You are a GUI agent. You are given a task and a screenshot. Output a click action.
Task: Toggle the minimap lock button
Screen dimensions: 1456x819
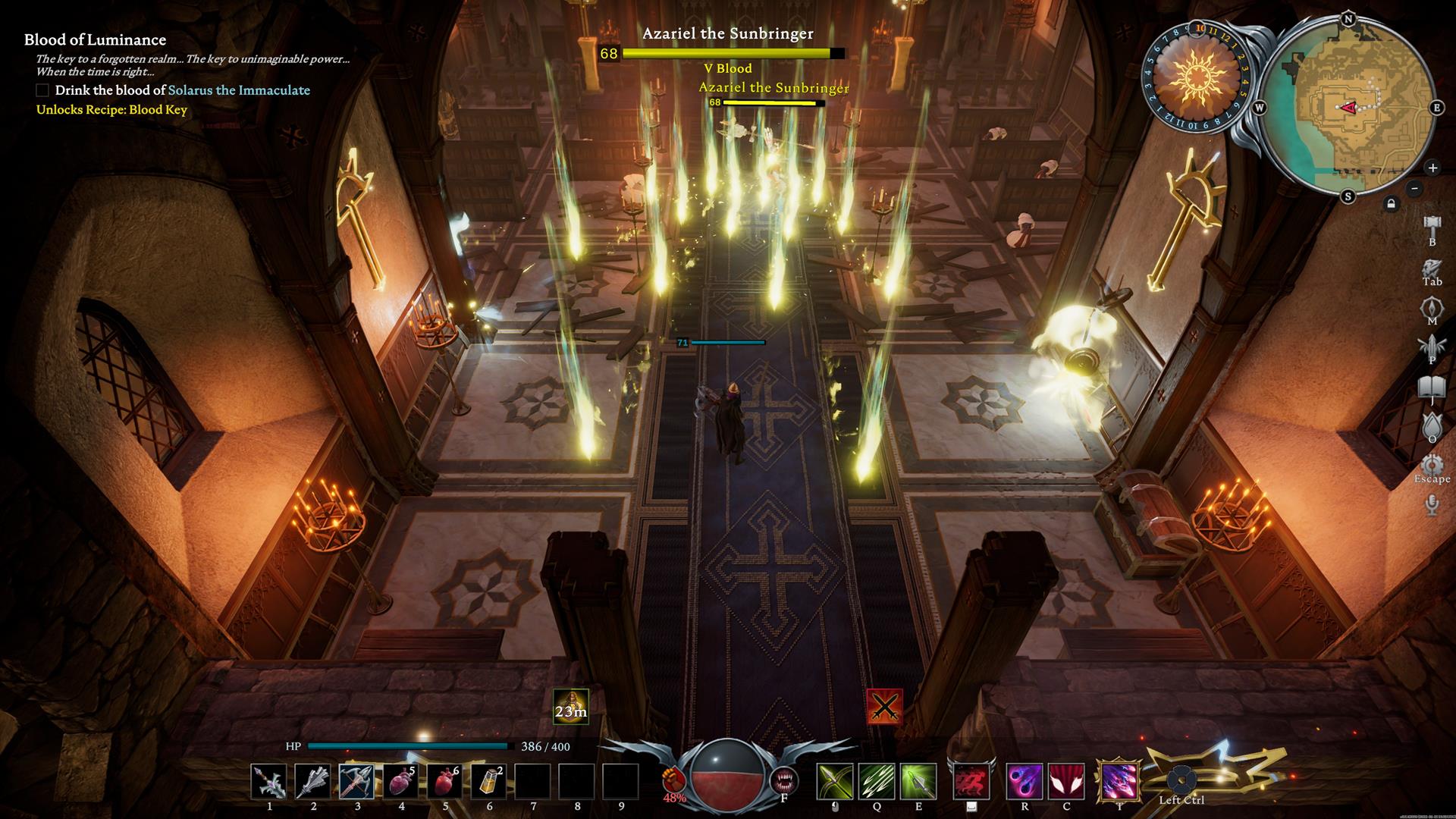(1391, 204)
